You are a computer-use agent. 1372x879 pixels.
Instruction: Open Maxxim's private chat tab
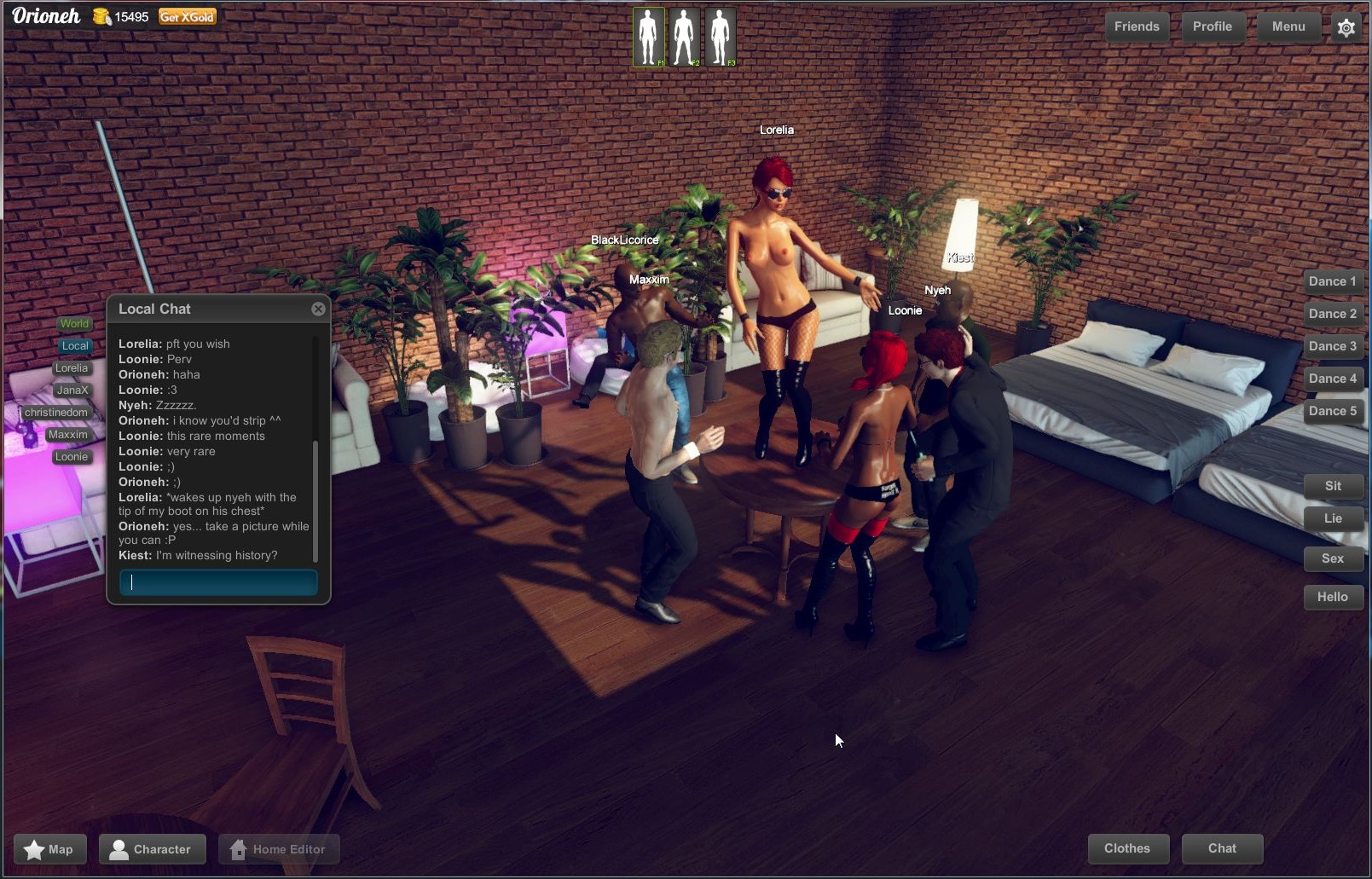67,434
